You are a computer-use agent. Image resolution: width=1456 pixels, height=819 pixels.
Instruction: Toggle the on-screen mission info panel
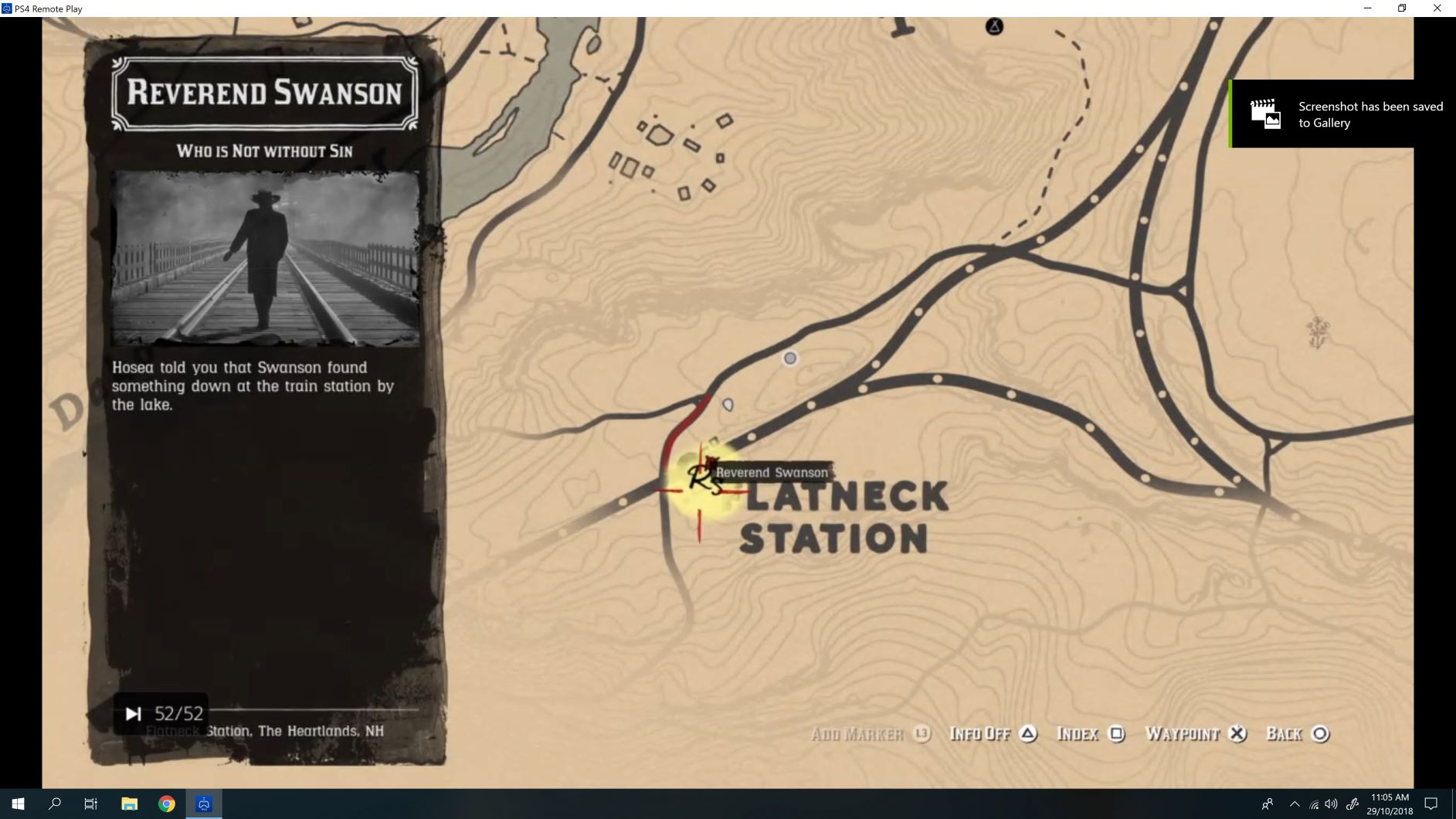coord(993,733)
